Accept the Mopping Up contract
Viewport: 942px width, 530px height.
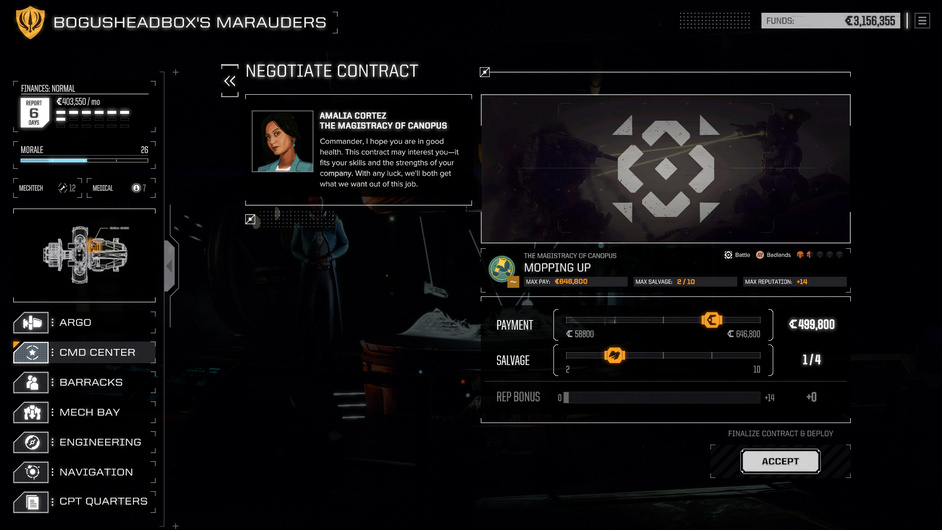[x=780, y=461]
